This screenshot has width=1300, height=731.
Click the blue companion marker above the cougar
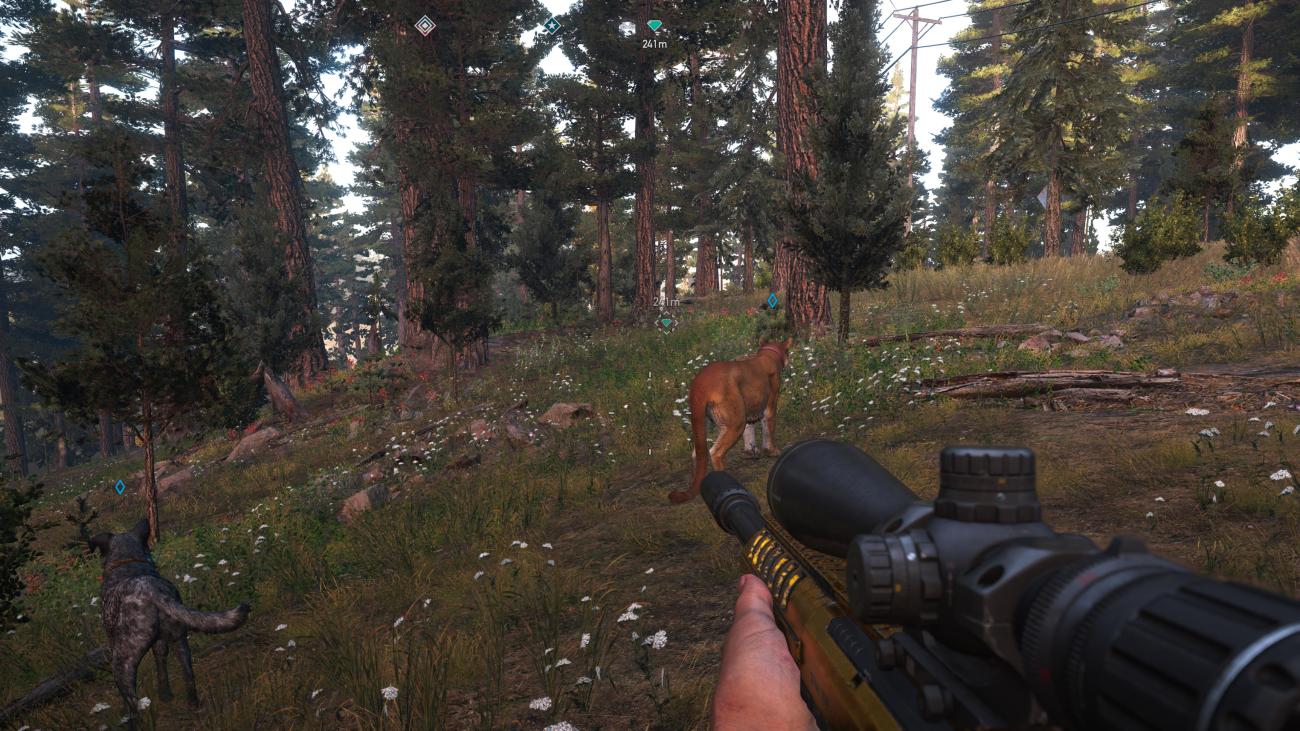click(x=771, y=300)
